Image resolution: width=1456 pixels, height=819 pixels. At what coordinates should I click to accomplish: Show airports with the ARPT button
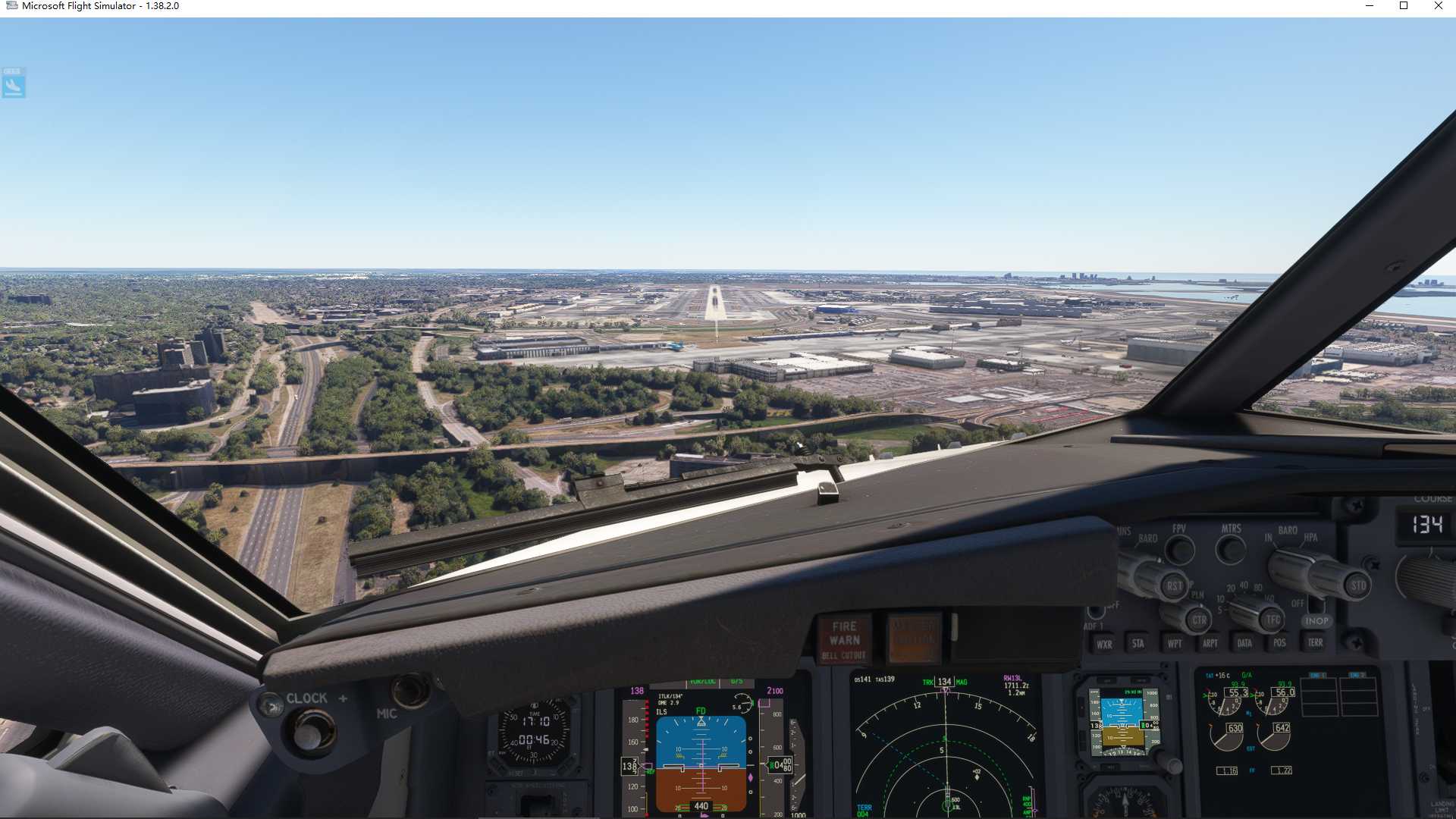coord(1209,644)
